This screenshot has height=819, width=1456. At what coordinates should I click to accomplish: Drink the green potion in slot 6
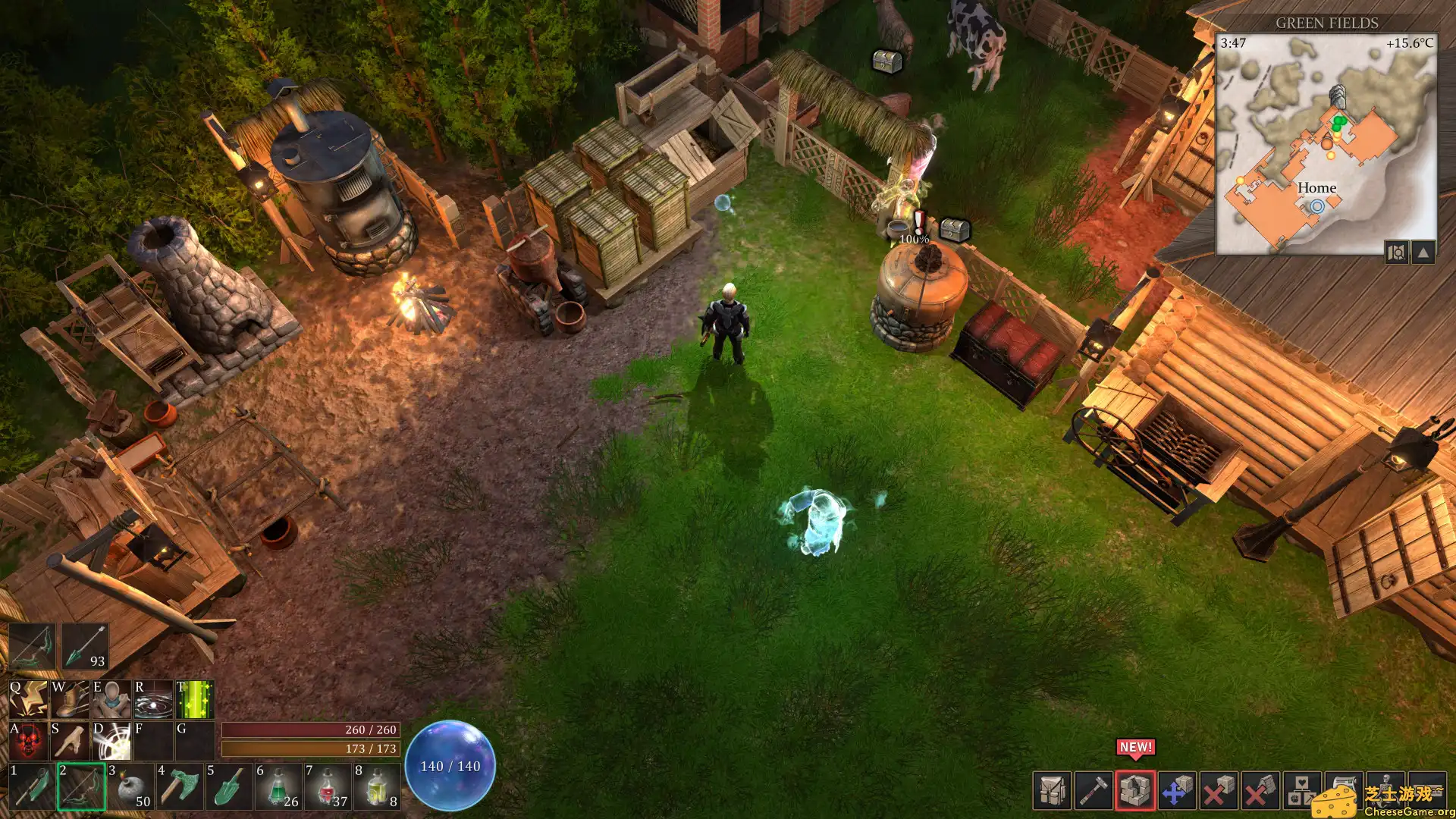[278, 788]
